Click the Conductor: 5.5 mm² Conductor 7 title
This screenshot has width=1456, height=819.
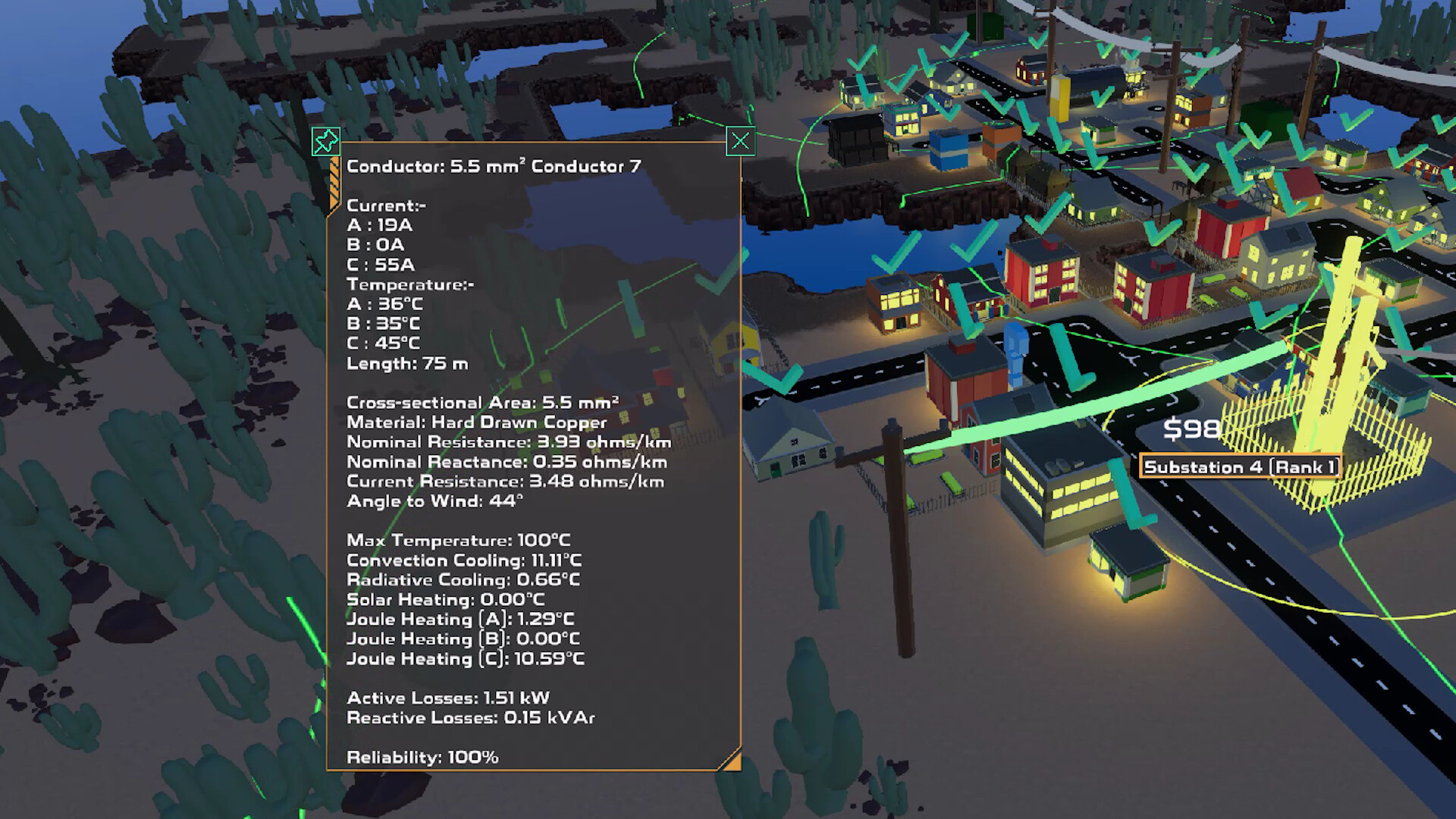[x=493, y=165]
